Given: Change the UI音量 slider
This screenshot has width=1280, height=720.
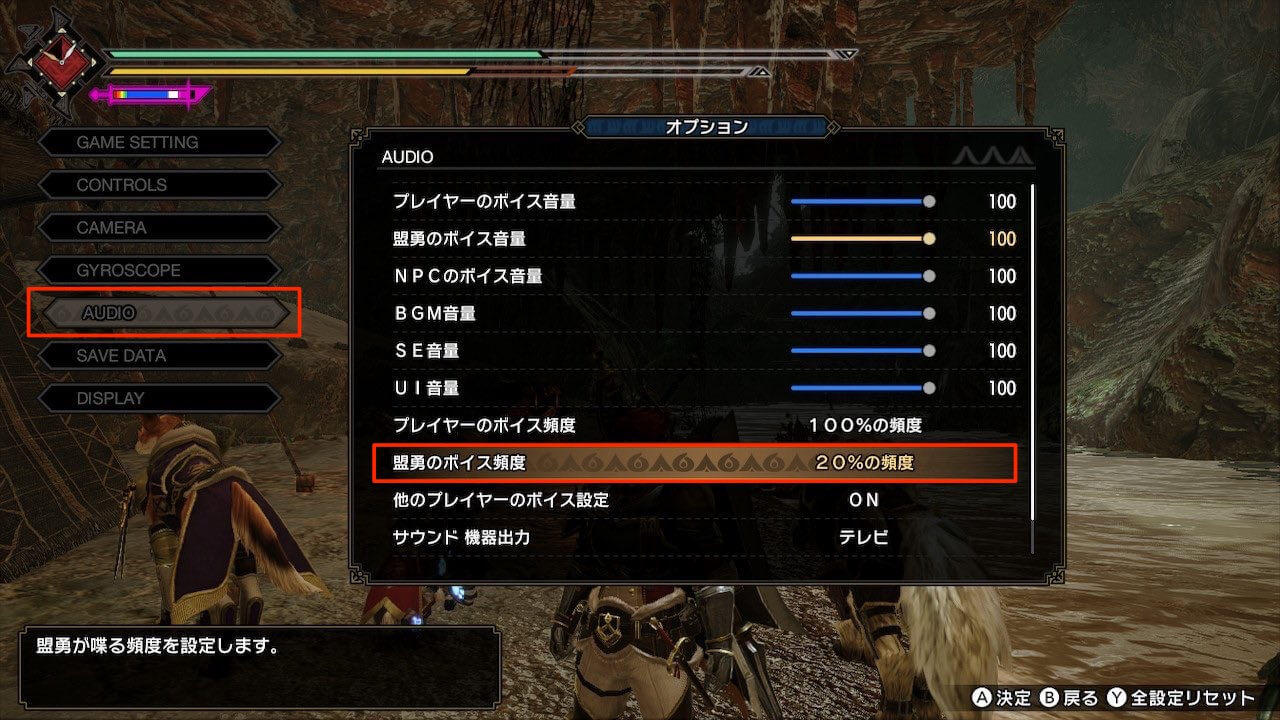Looking at the screenshot, I should pos(862,388).
